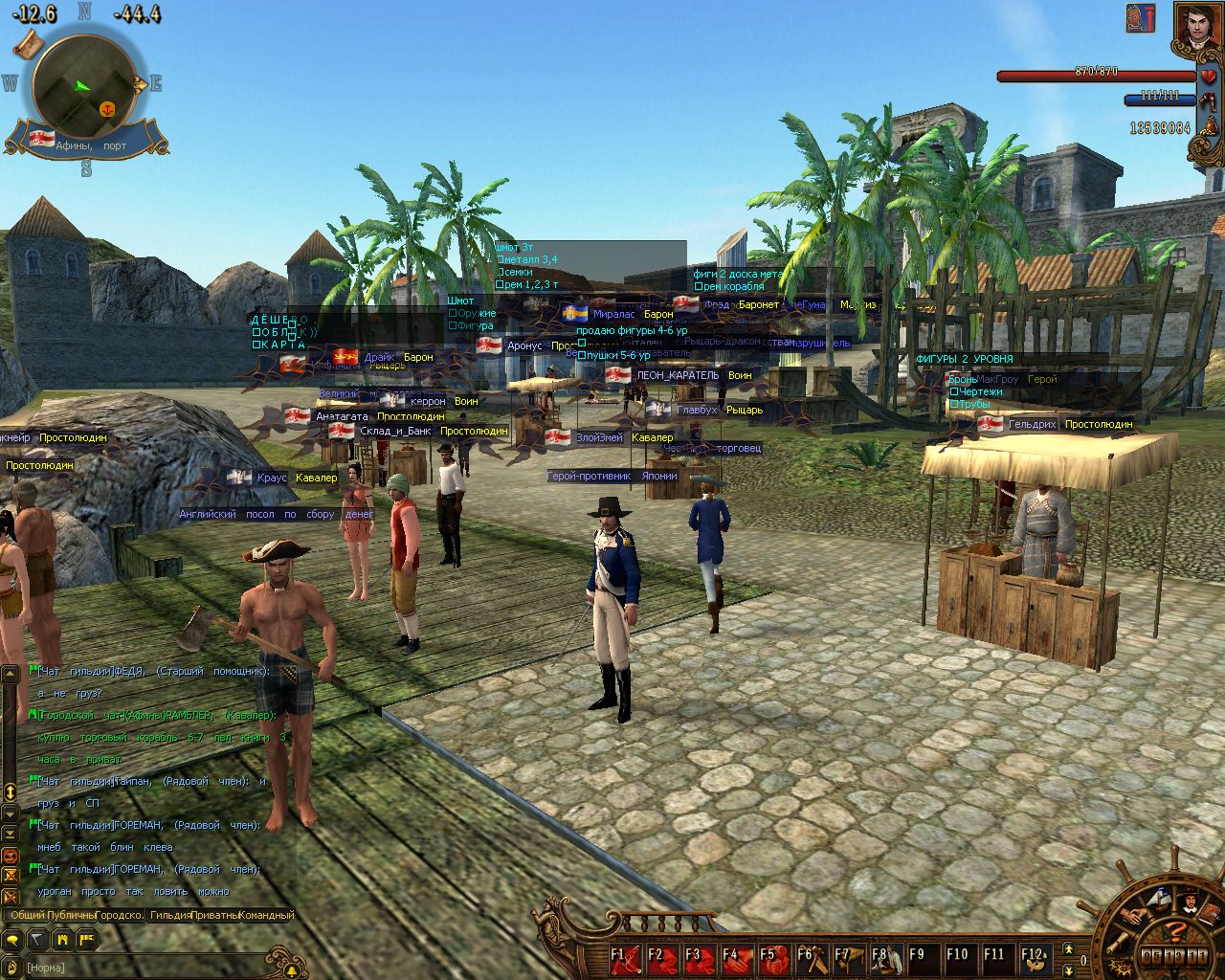Viewport: 1225px width, 980px height.
Task: Click the speech bubble chat button
Action: [x=11, y=940]
